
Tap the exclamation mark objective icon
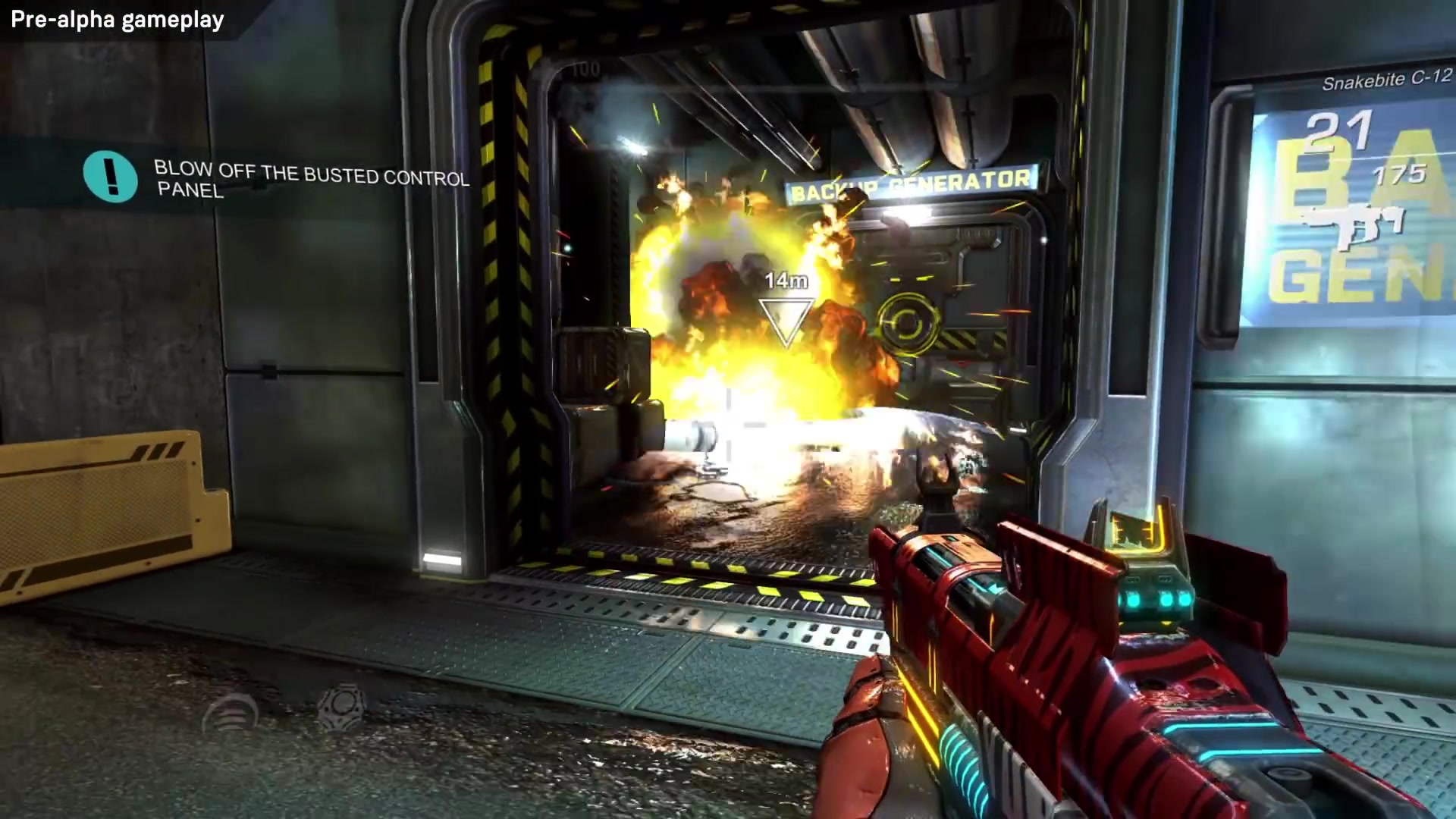pyautogui.click(x=111, y=176)
